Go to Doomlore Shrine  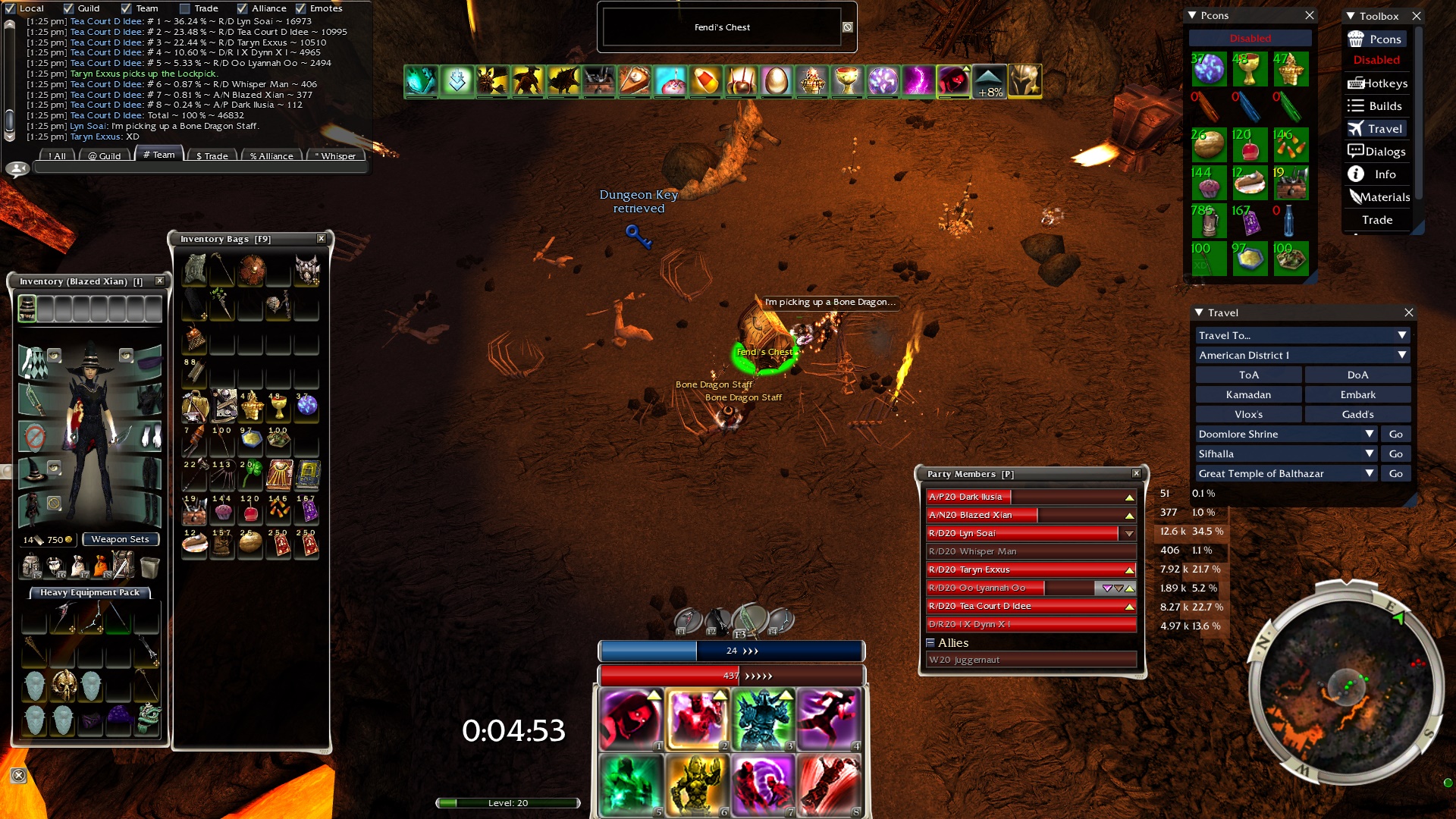pyautogui.click(x=1395, y=434)
